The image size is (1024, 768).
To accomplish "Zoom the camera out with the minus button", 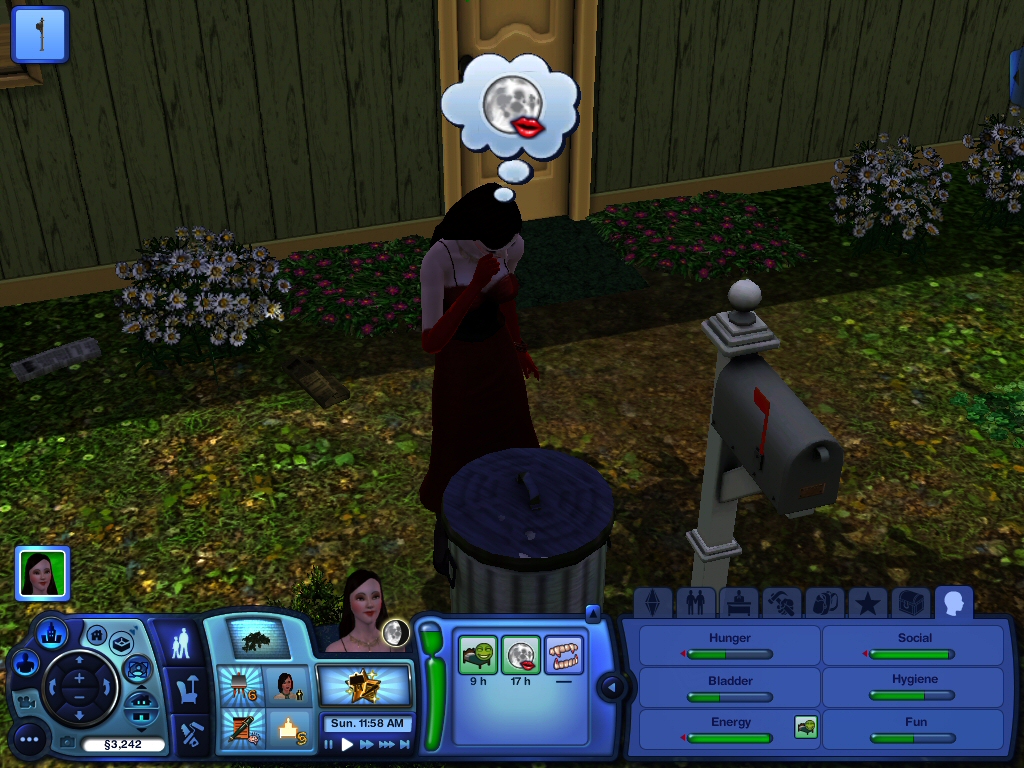I will 79,699.
